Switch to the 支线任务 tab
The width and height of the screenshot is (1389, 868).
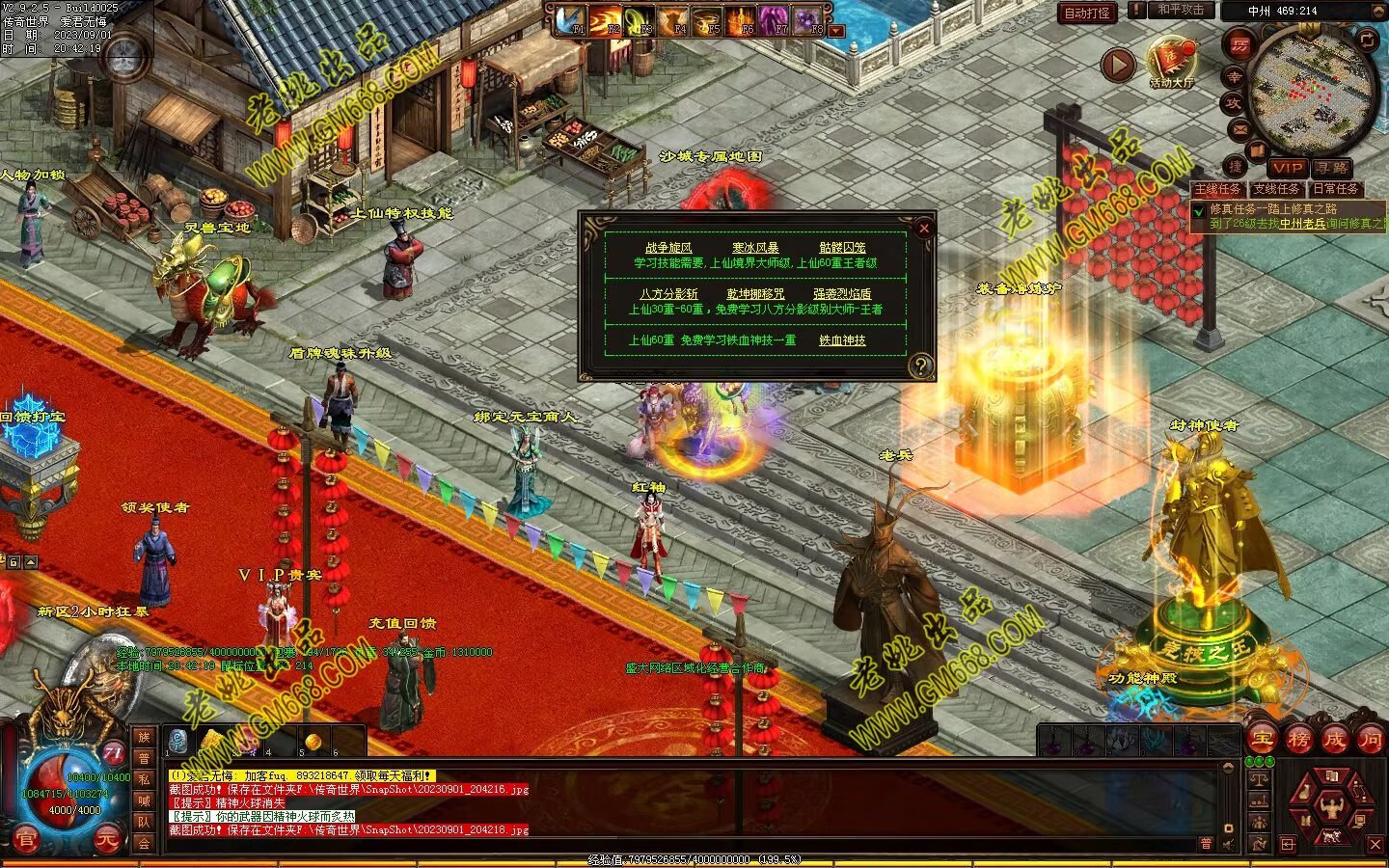[1276, 189]
